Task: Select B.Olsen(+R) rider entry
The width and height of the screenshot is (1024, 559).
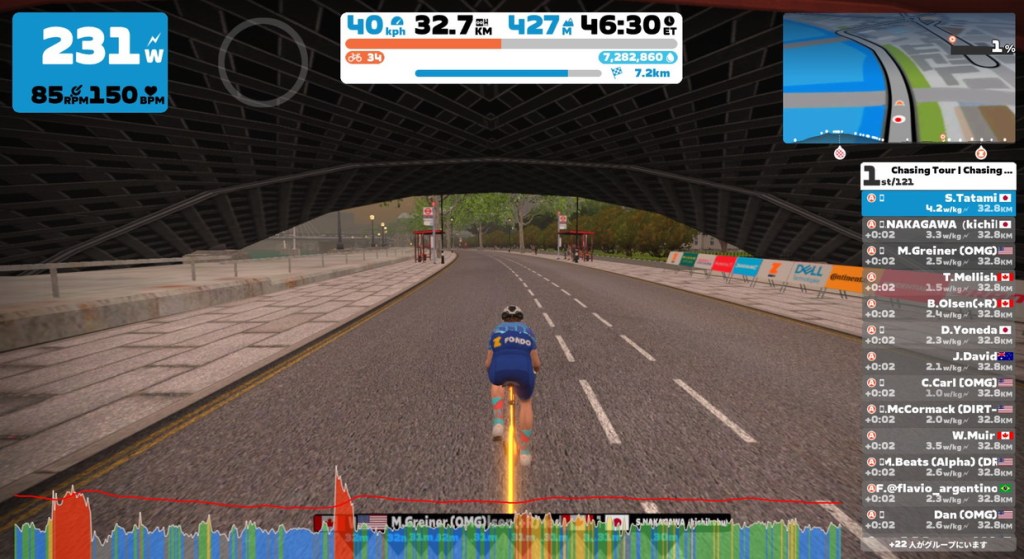Action: point(938,308)
